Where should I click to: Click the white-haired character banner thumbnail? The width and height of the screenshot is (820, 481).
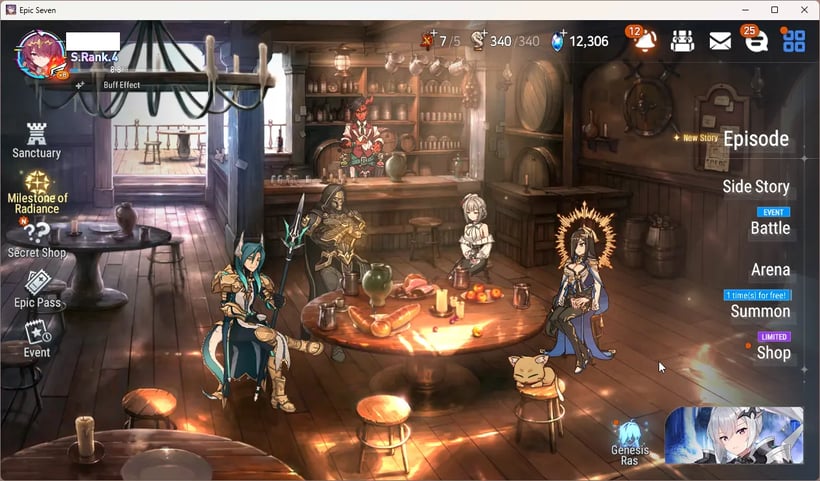pyautogui.click(x=734, y=435)
